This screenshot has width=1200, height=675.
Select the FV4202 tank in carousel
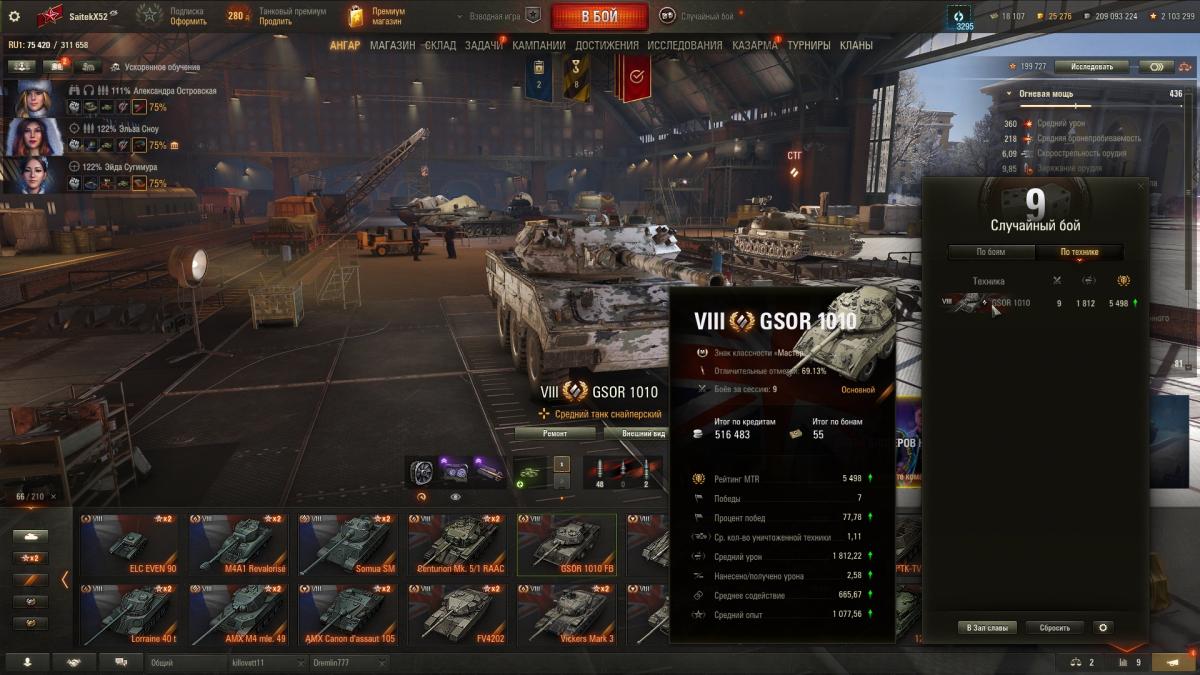(x=457, y=614)
